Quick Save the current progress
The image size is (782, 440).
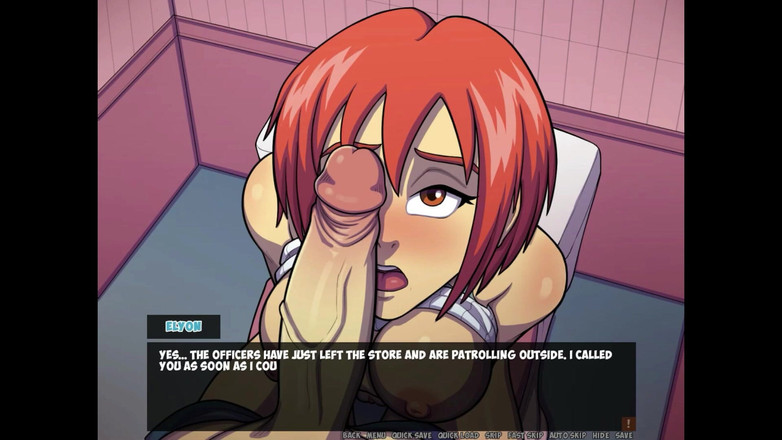(x=411, y=435)
